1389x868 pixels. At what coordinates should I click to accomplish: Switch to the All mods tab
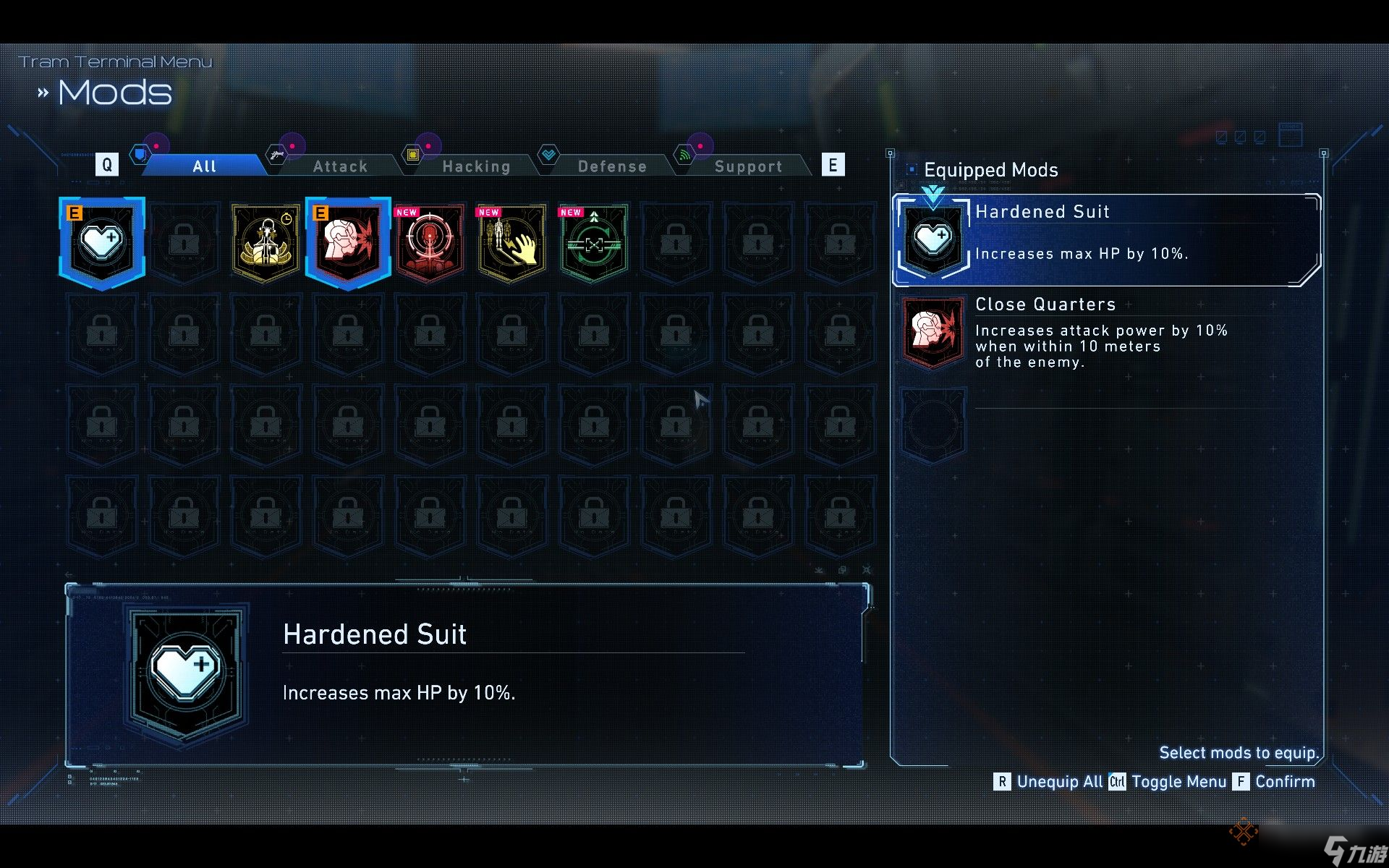point(204,166)
